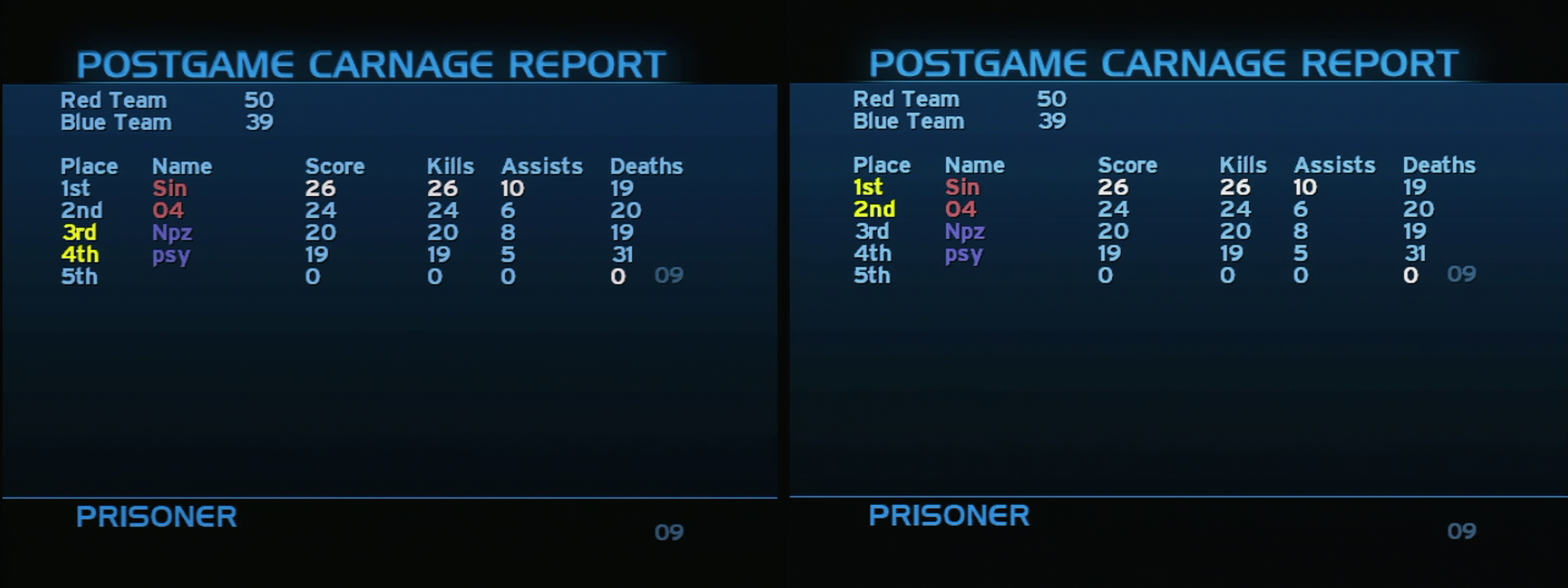Screen dimensions: 1568x588
Task: Select the Place column header
Action: 90,166
